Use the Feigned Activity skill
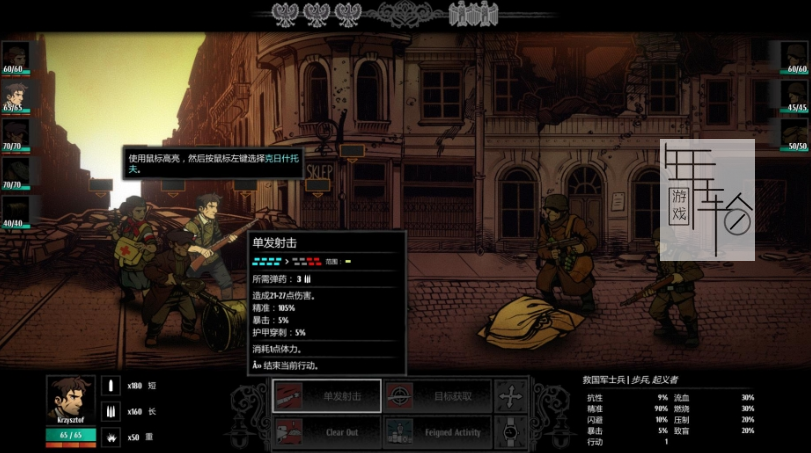The image size is (811, 453). [x=438, y=433]
